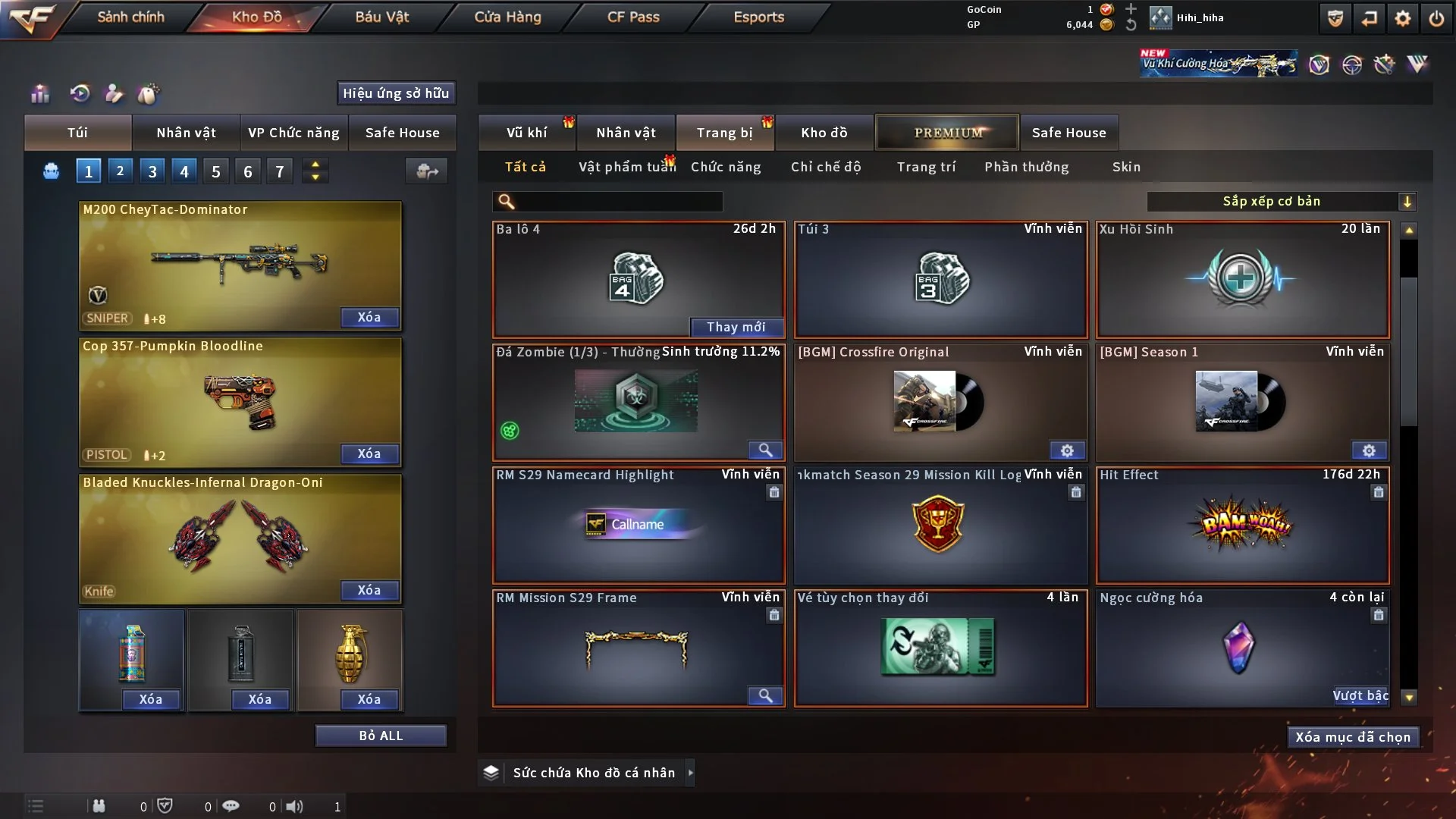
Task: Switch to the Nhân vật bag tab
Action: (x=186, y=133)
